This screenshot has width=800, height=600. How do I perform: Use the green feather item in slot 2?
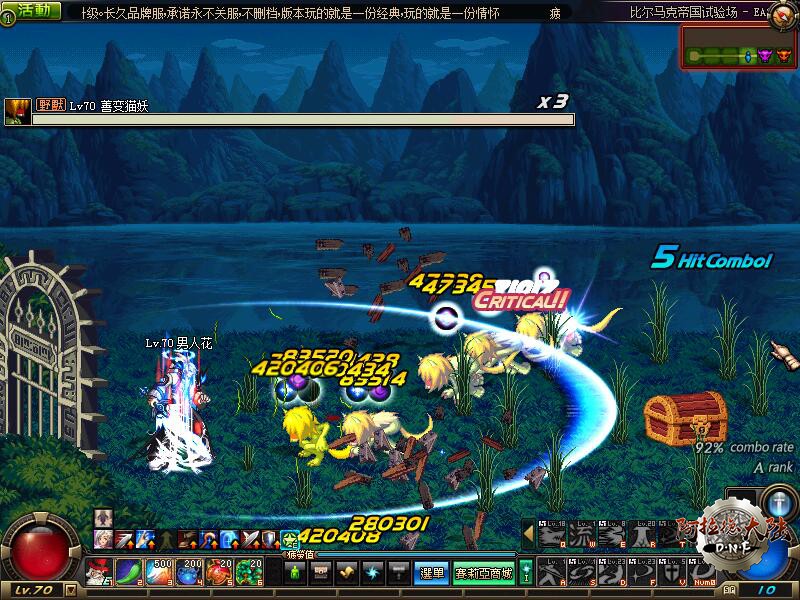(130, 573)
